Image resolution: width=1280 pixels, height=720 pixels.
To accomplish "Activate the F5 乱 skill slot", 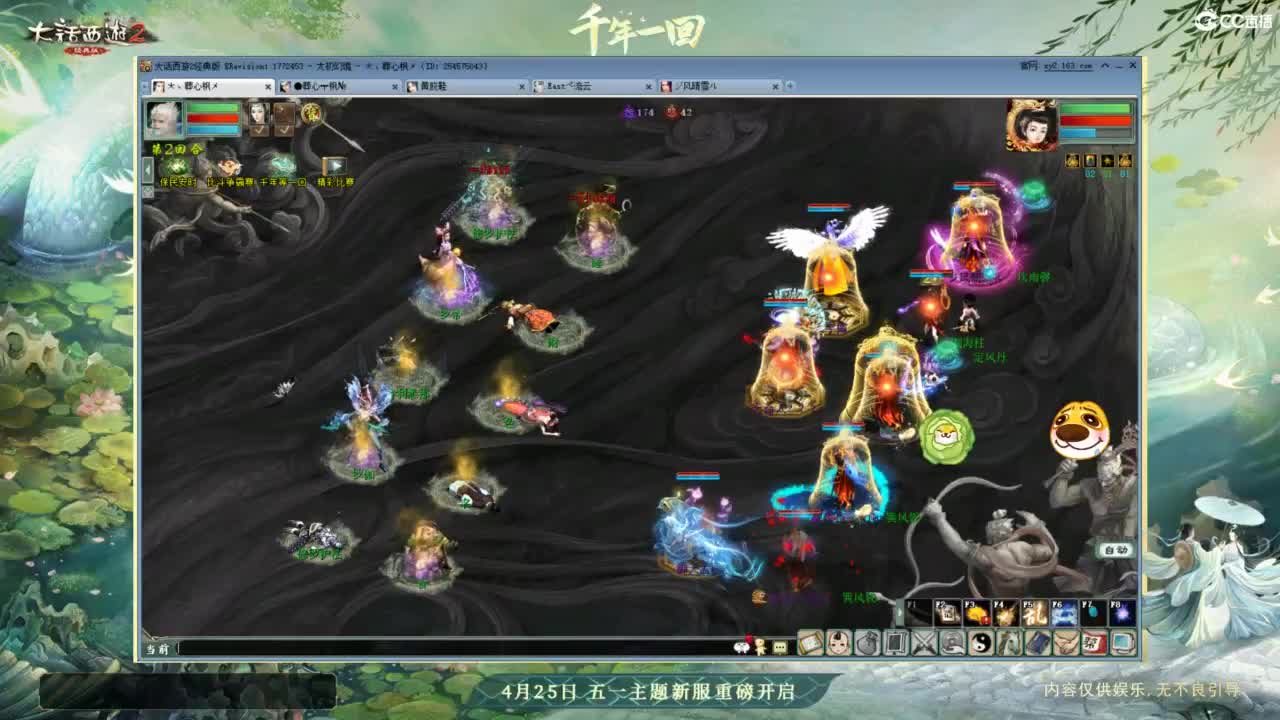I will coord(1035,612).
